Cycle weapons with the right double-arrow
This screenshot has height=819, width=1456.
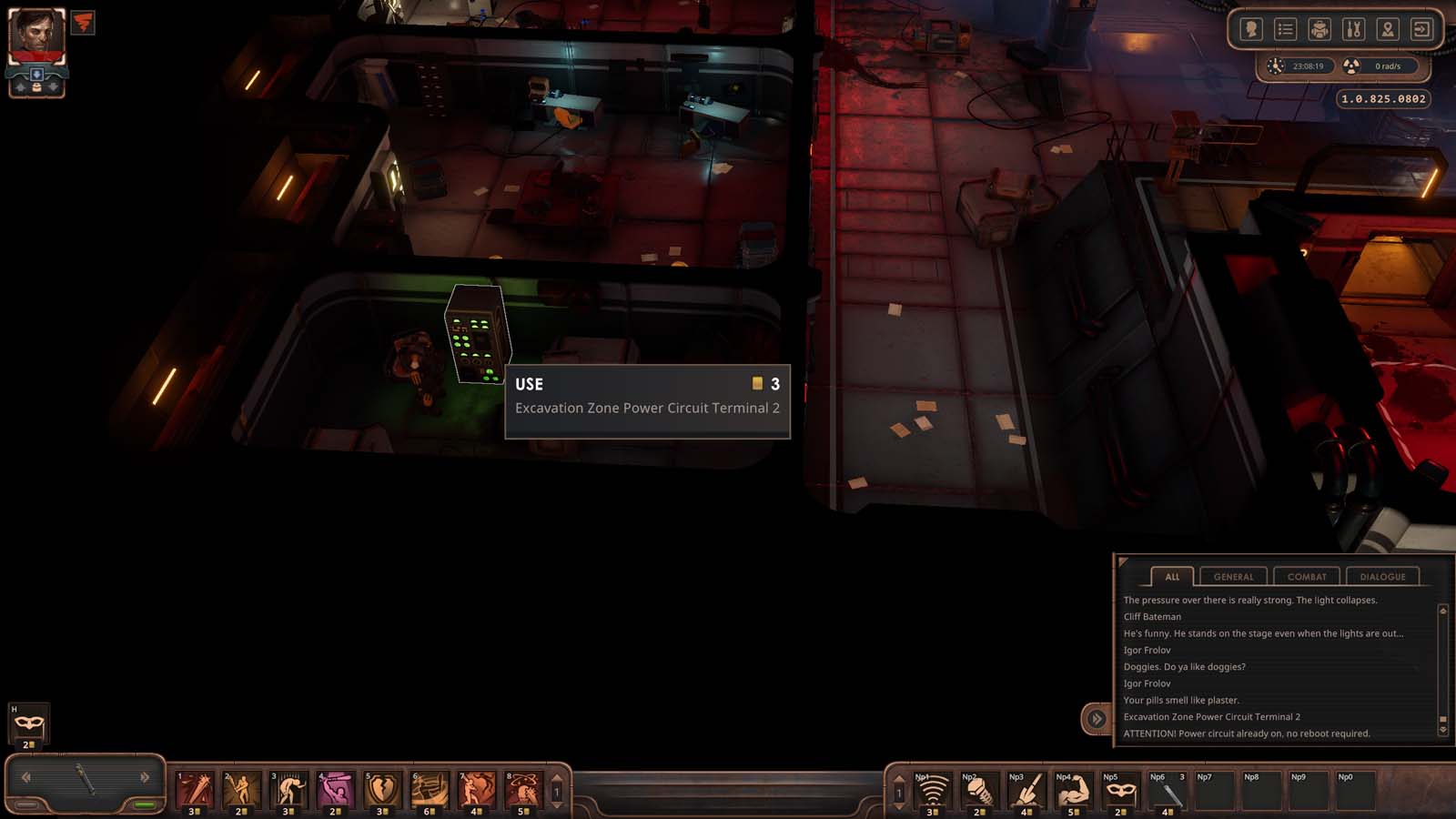(146, 777)
